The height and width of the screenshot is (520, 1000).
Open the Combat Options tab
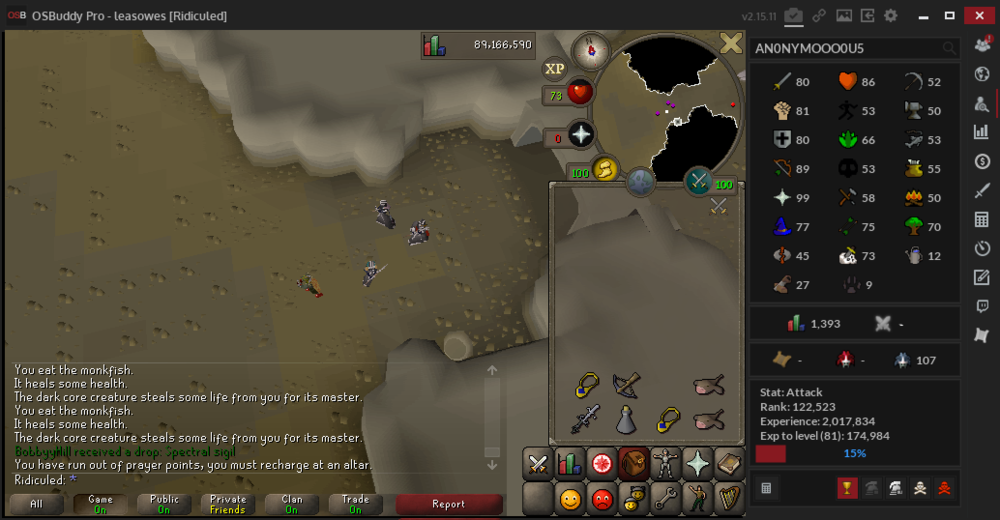538,464
